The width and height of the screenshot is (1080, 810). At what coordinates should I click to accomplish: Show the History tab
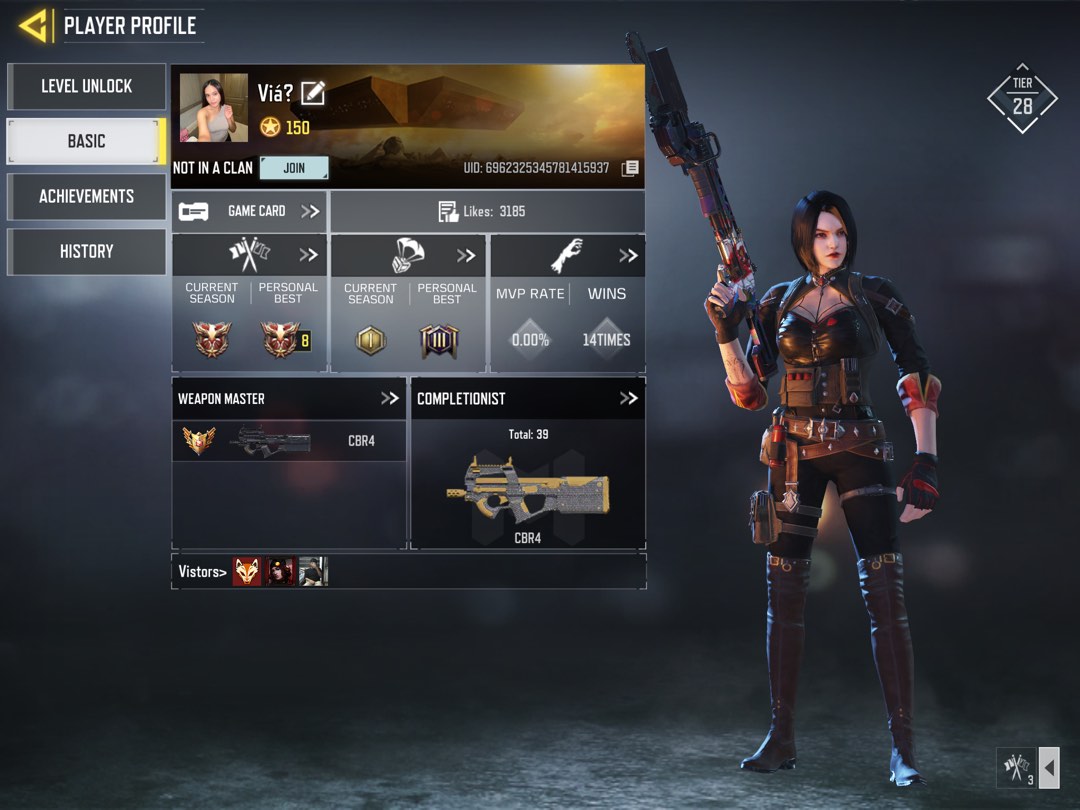point(86,251)
